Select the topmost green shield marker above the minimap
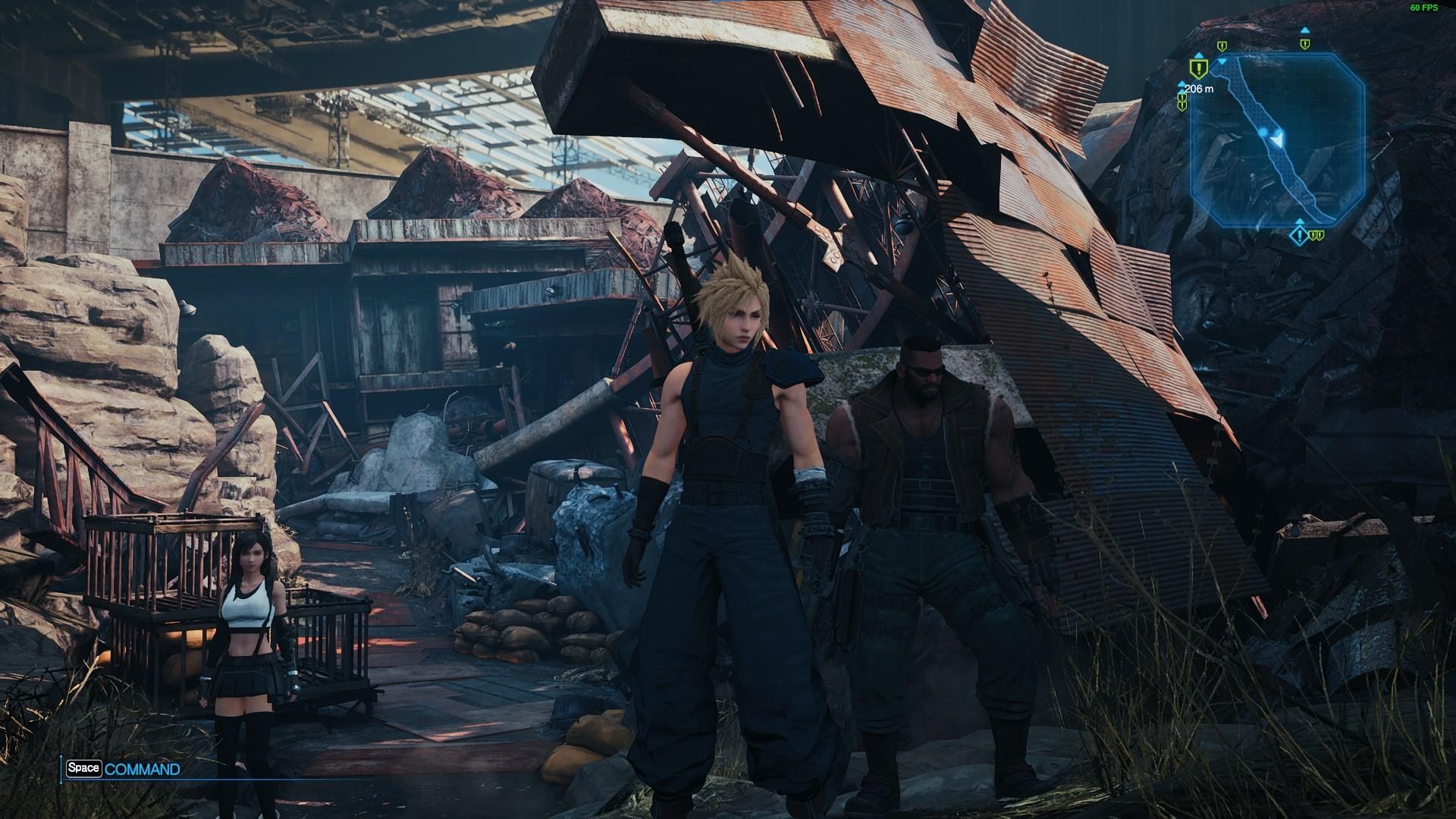The image size is (1456, 819). [1305, 44]
